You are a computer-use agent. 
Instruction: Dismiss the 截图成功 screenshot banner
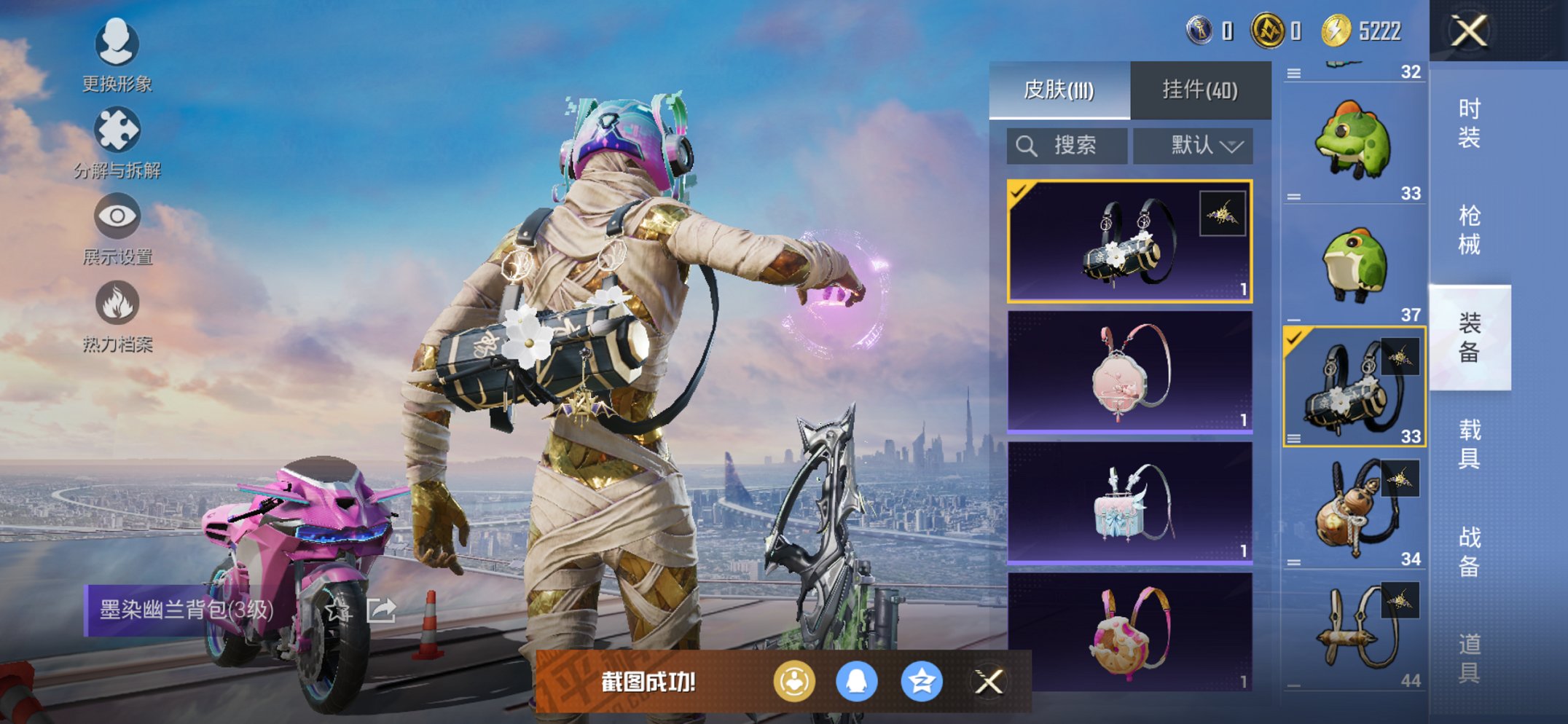click(x=989, y=682)
